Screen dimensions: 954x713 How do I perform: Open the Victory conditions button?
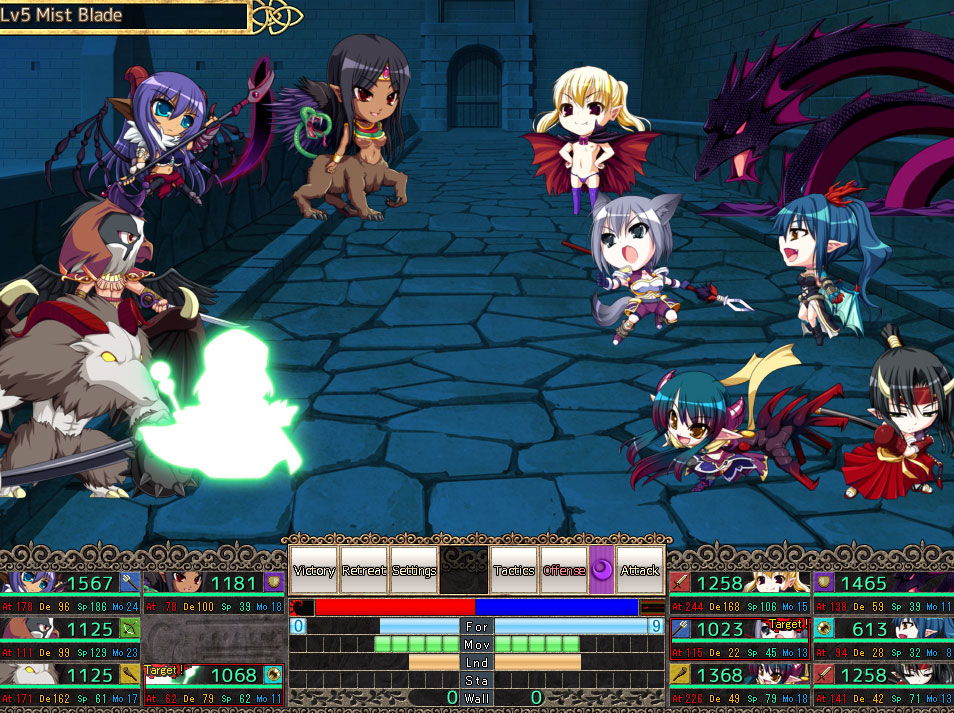coord(314,570)
